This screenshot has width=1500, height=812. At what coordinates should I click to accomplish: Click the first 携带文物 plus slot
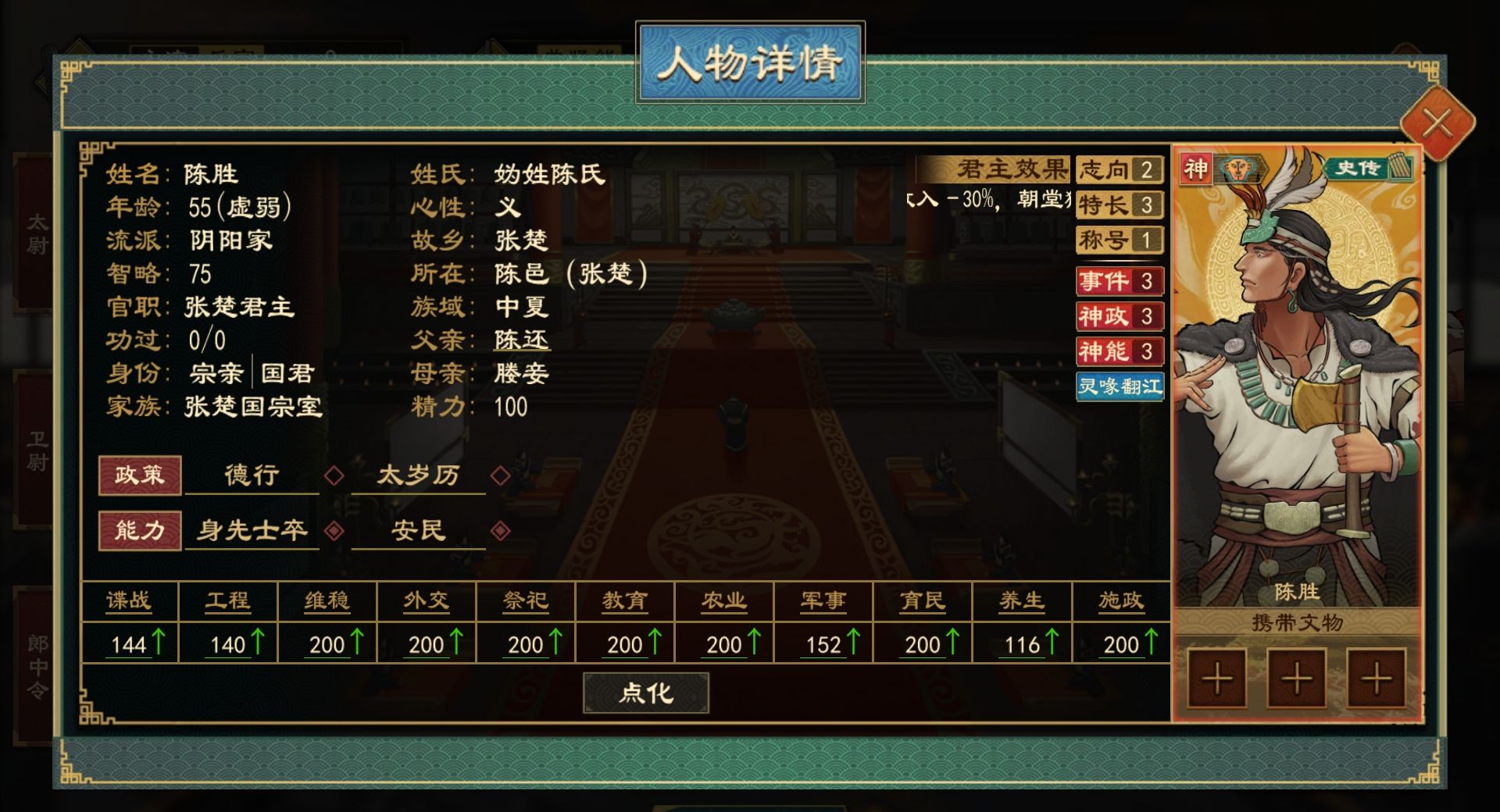click(x=1216, y=678)
